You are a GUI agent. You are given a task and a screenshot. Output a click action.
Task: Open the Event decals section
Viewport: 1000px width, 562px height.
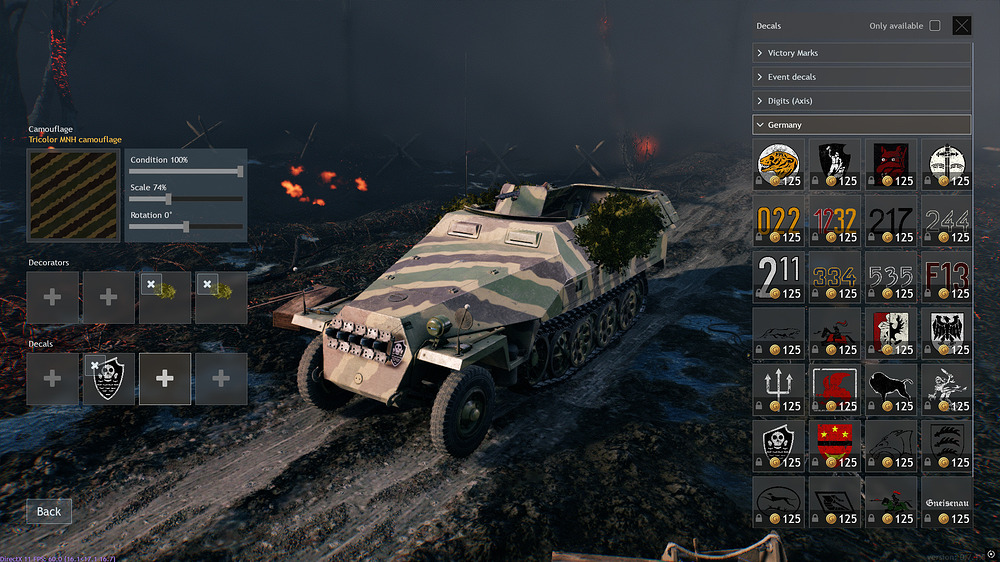pyautogui.click(x=861, y=77)
